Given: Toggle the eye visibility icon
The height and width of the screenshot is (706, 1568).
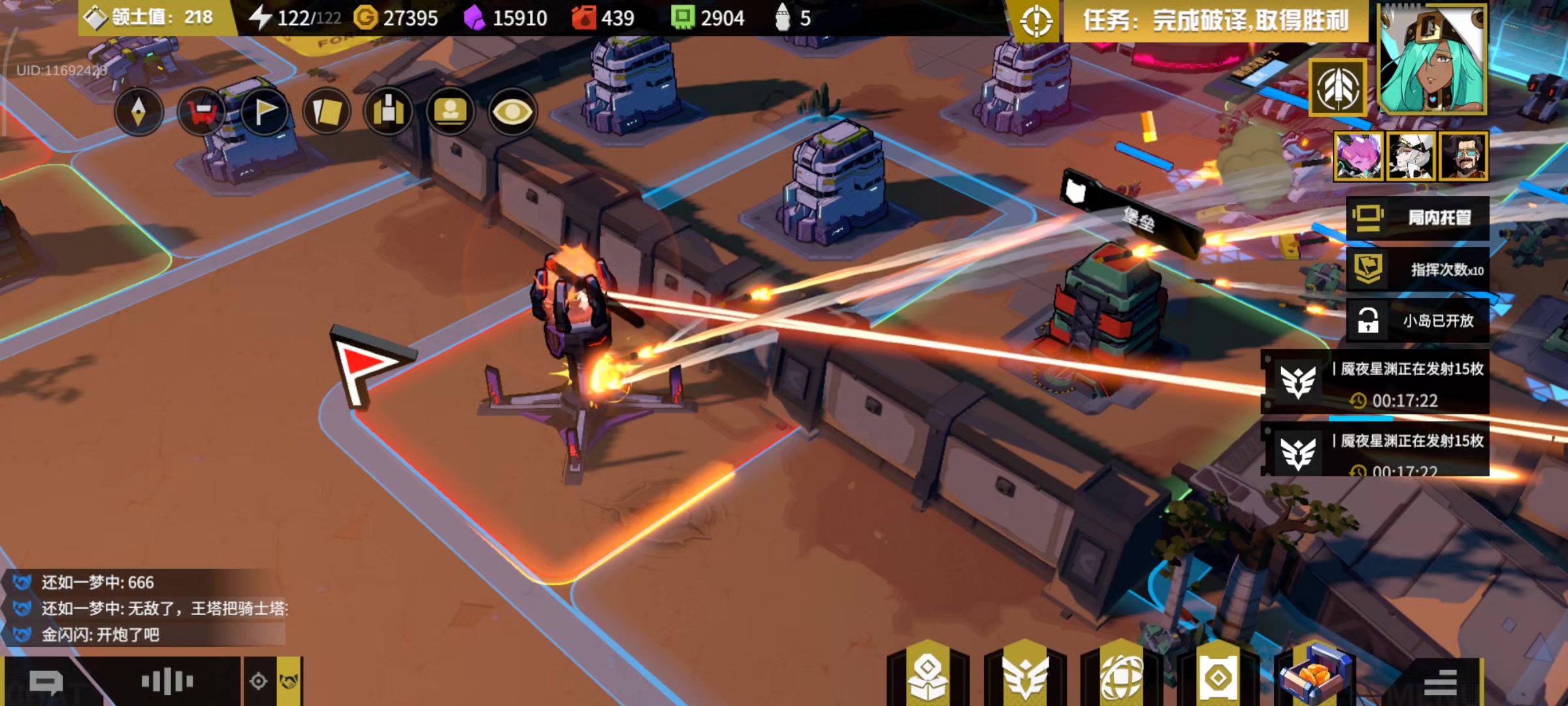Looking at the screenshot, I should [513, 112].
